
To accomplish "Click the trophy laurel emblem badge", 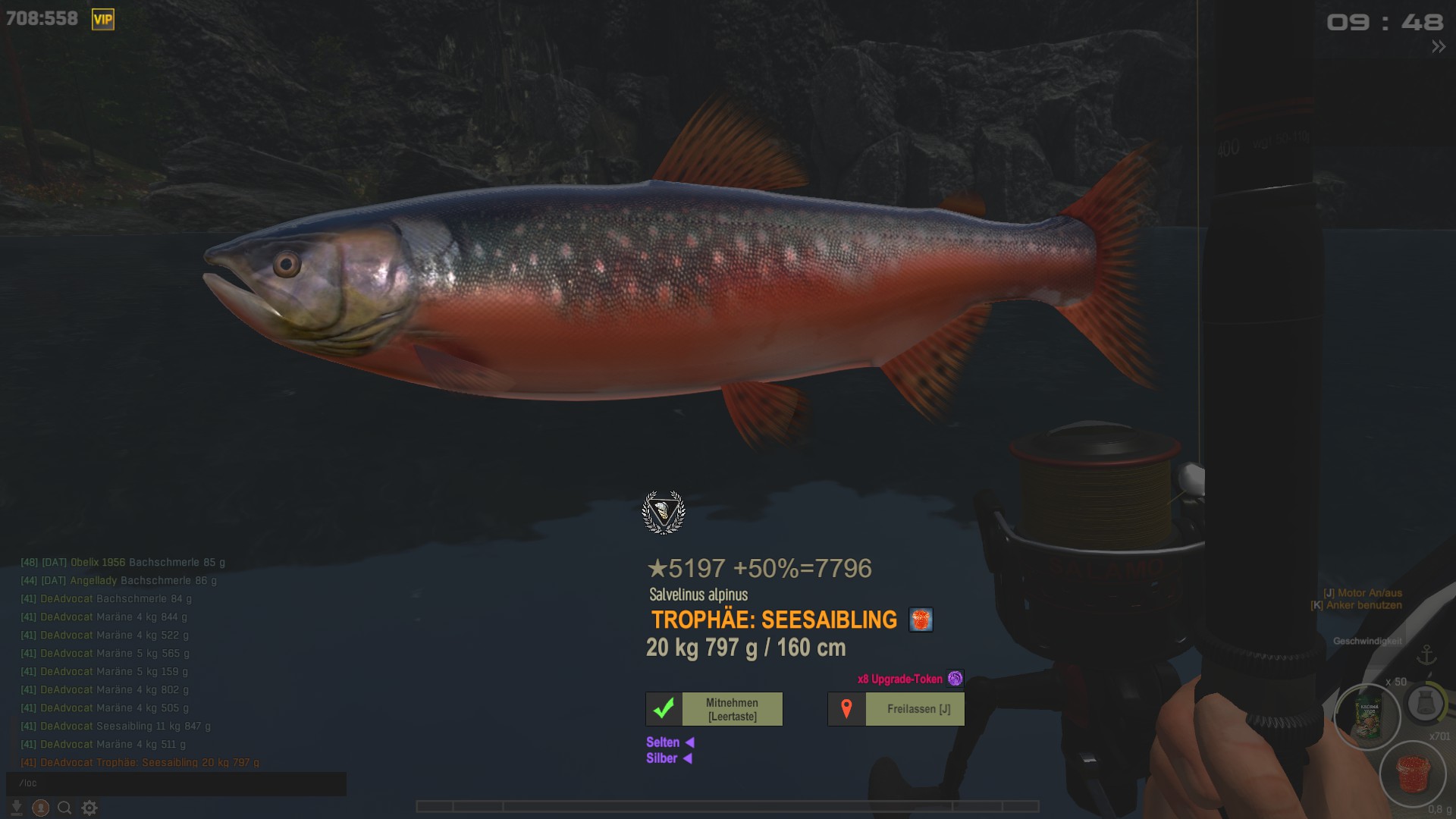I will [664, 513].
